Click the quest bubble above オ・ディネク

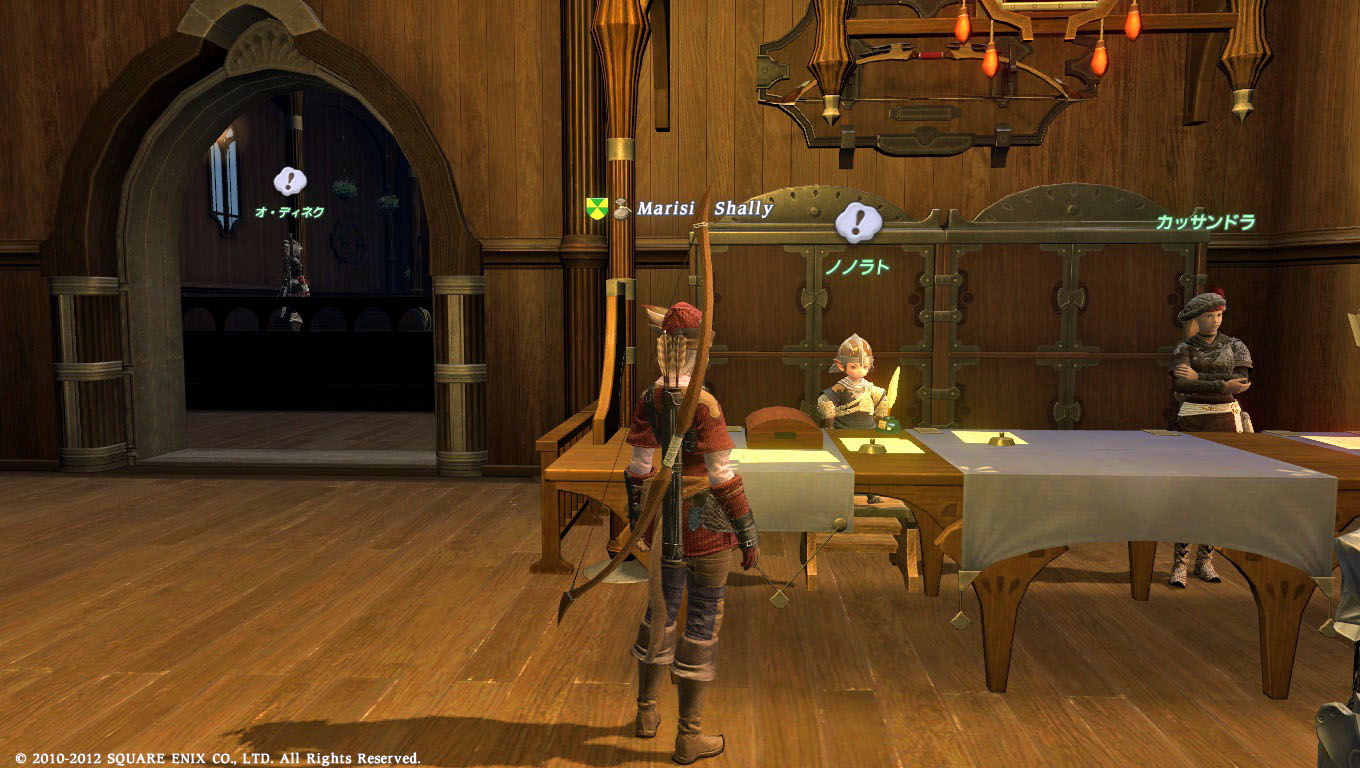[290, 181]
